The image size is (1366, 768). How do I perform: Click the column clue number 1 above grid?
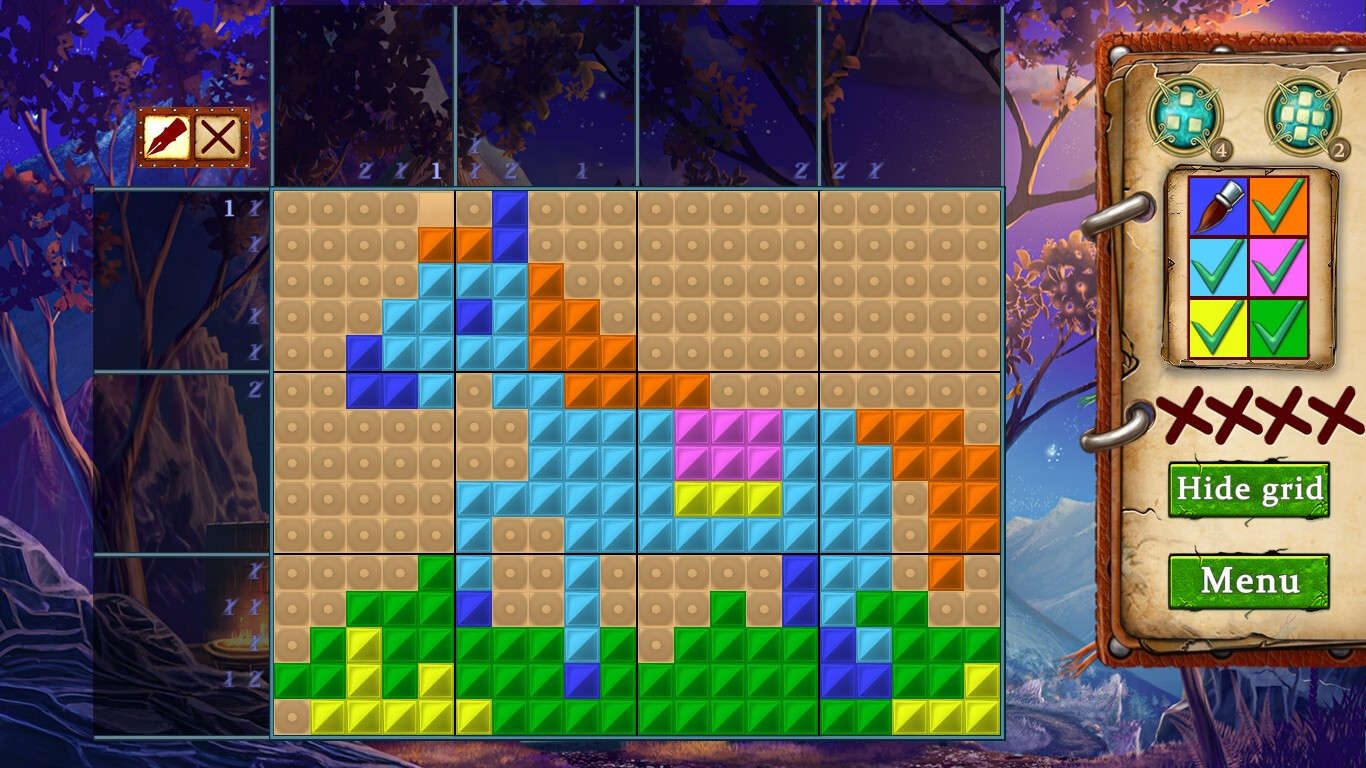tap(434, 171)
